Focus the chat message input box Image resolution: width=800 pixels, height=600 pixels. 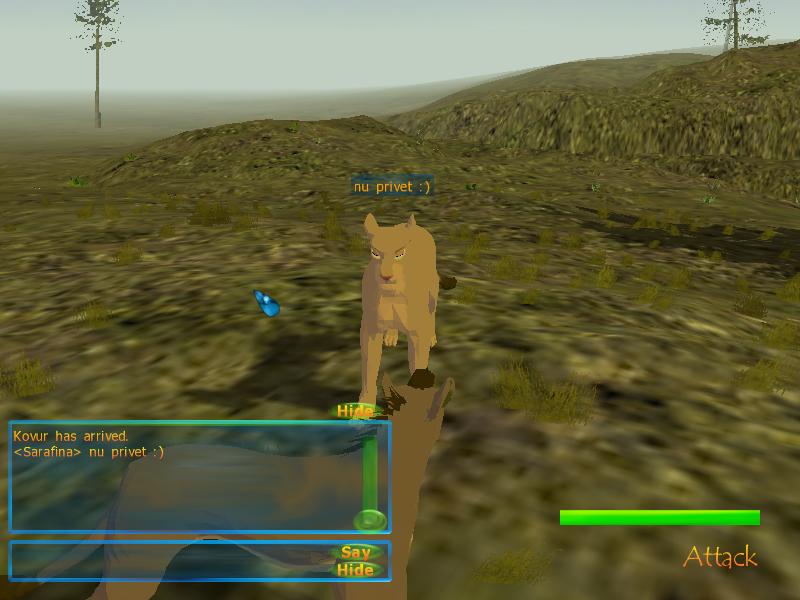point(170,560)
